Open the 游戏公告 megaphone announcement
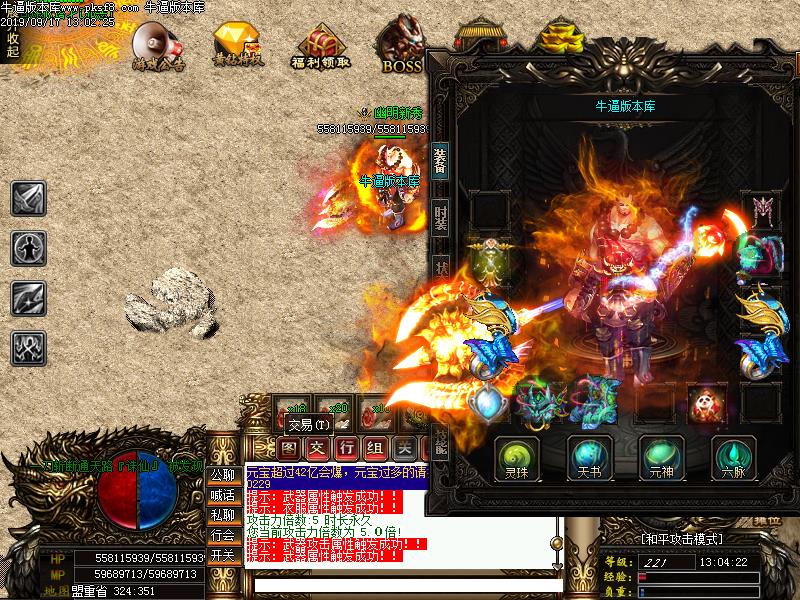The height and width of the screenshot is (600, 800). 158,45
